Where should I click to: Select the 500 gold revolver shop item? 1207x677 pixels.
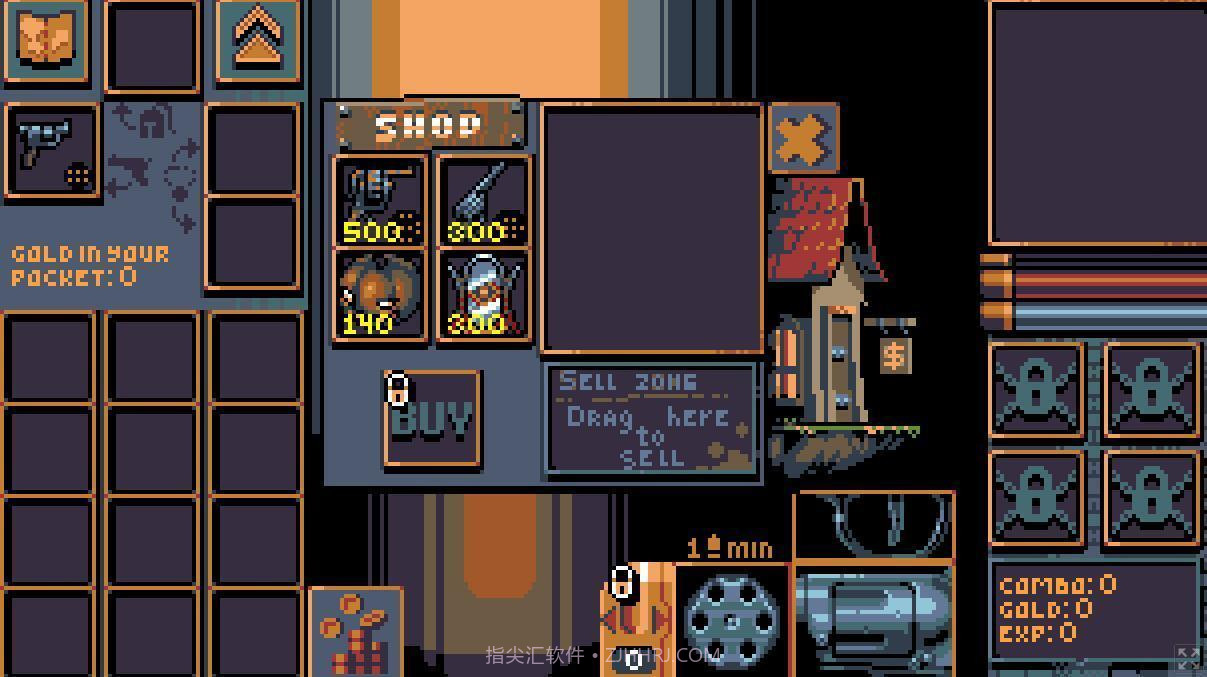pos(380,201)
